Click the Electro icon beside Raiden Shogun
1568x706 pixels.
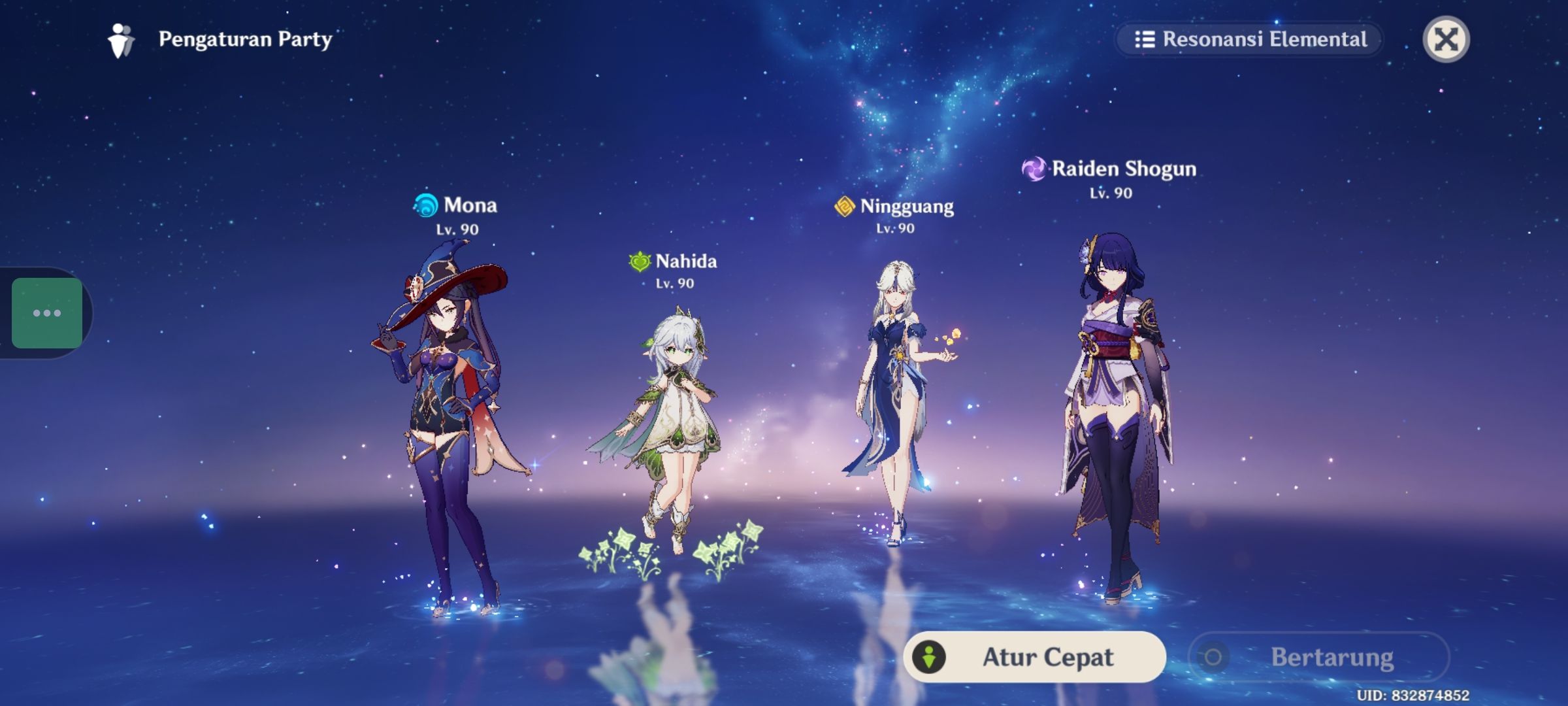[x=1036, y=169]
